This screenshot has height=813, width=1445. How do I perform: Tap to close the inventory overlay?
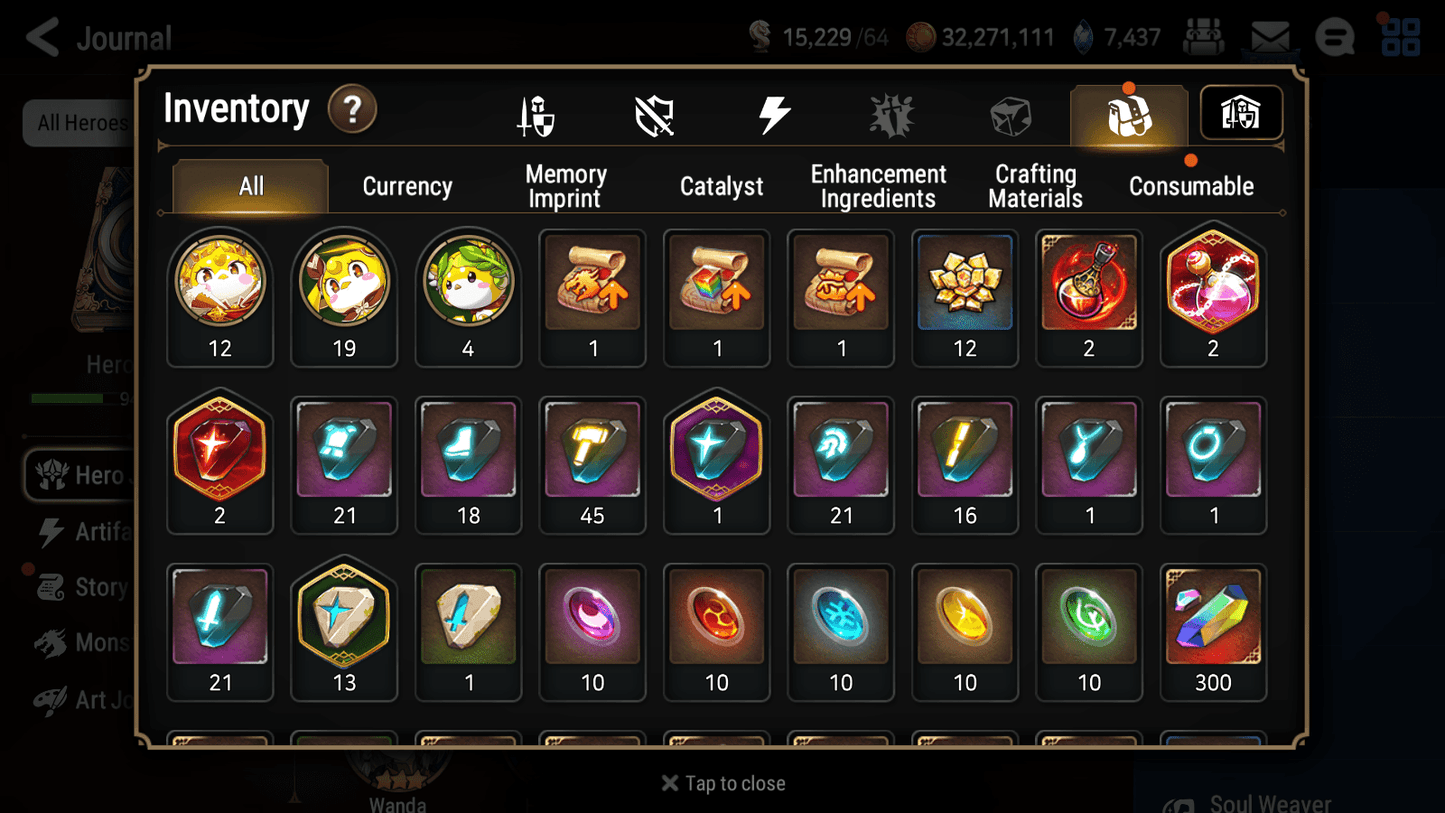click(x=722, y=783)
